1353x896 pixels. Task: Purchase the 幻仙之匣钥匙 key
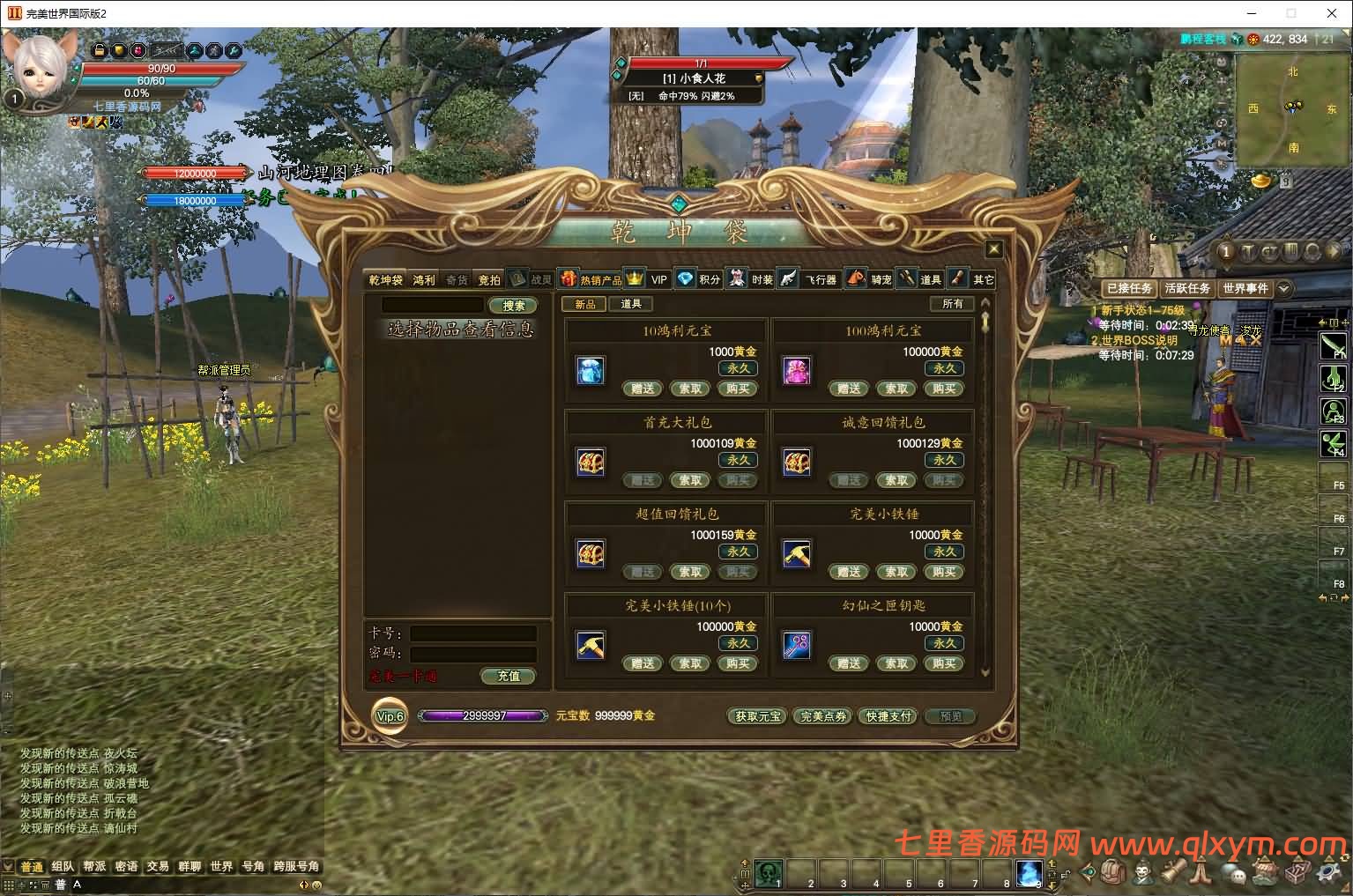point(944,663)
